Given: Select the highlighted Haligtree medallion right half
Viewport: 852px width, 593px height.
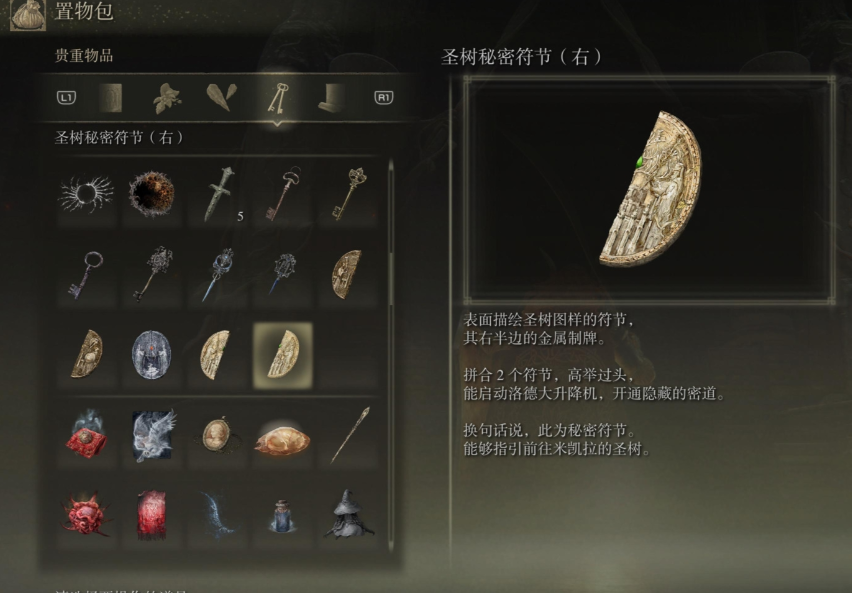Looking at the screenshot, I should pos(282,354).
